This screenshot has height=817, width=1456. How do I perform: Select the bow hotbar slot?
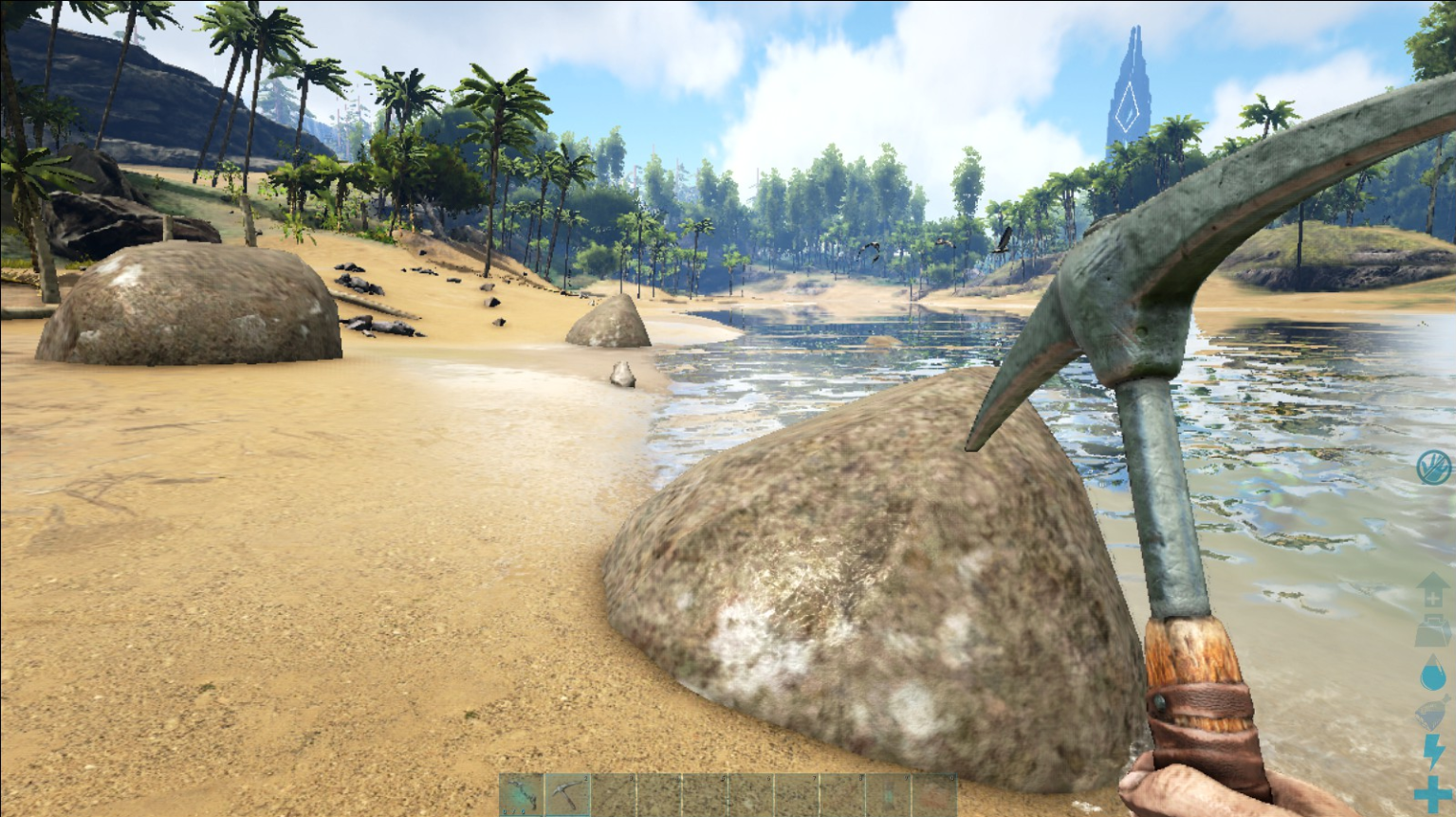522,795
